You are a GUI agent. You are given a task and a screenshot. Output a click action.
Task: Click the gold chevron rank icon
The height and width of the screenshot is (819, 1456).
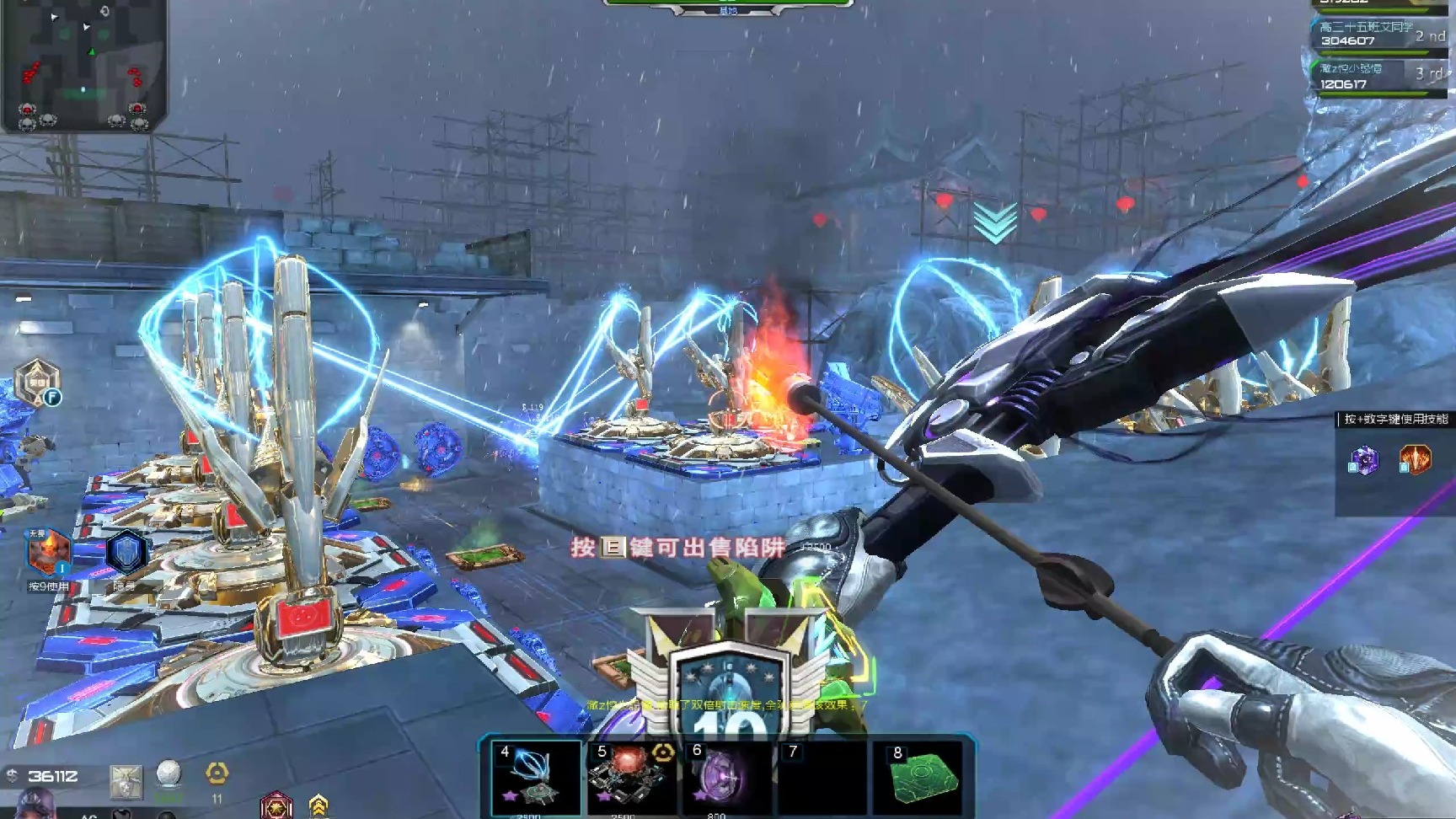[x=318, y=805]
